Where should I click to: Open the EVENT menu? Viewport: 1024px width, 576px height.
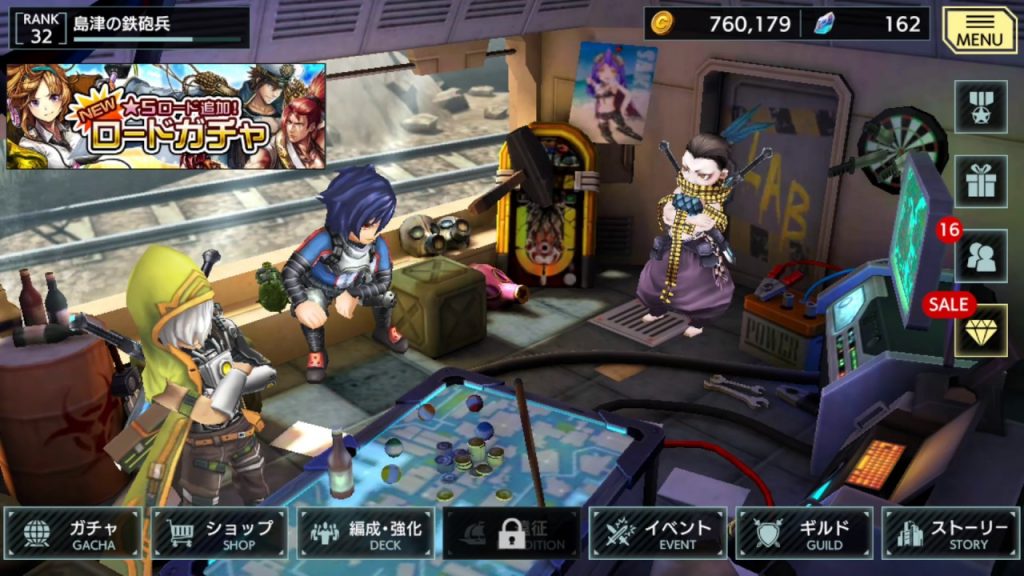click(x=658, y=534)
